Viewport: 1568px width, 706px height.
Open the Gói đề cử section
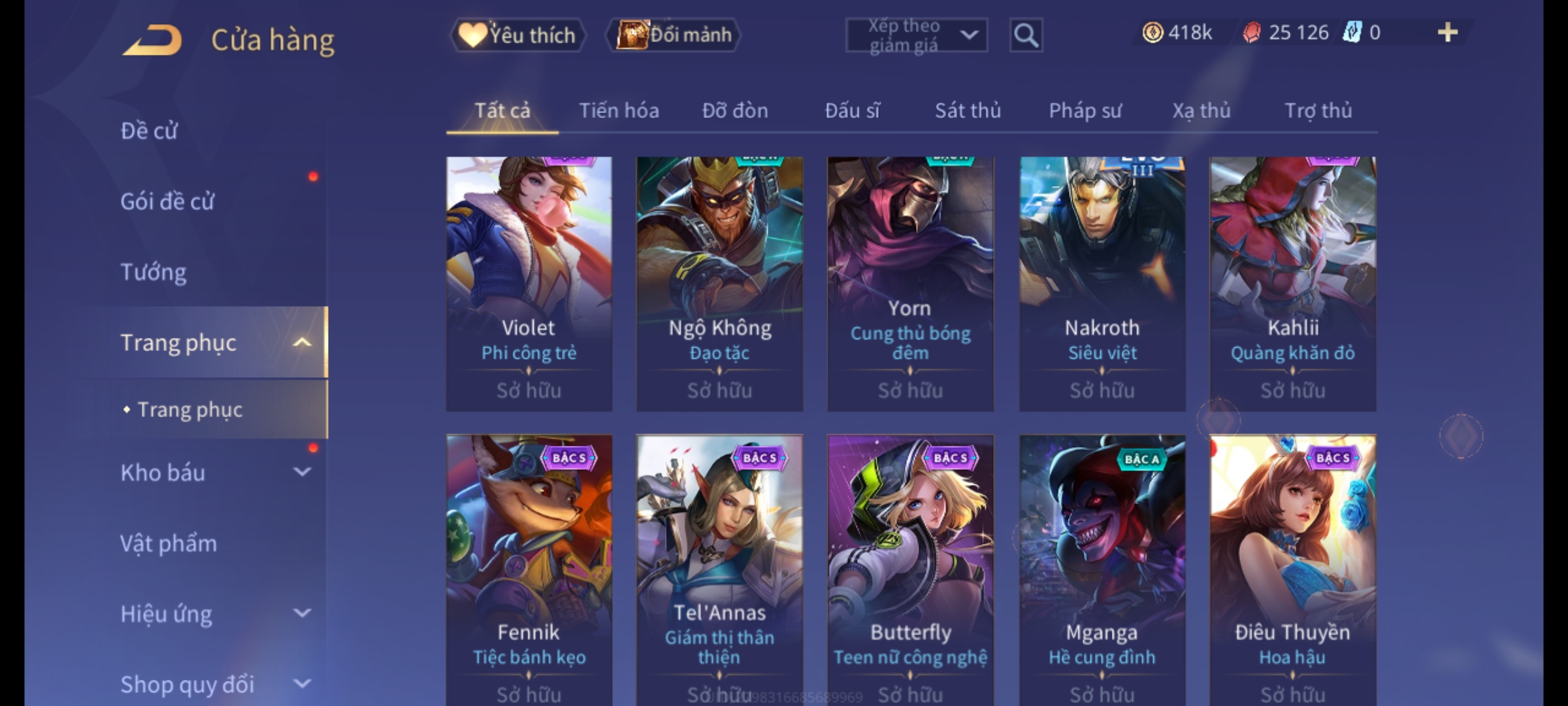tap(167, 201)
